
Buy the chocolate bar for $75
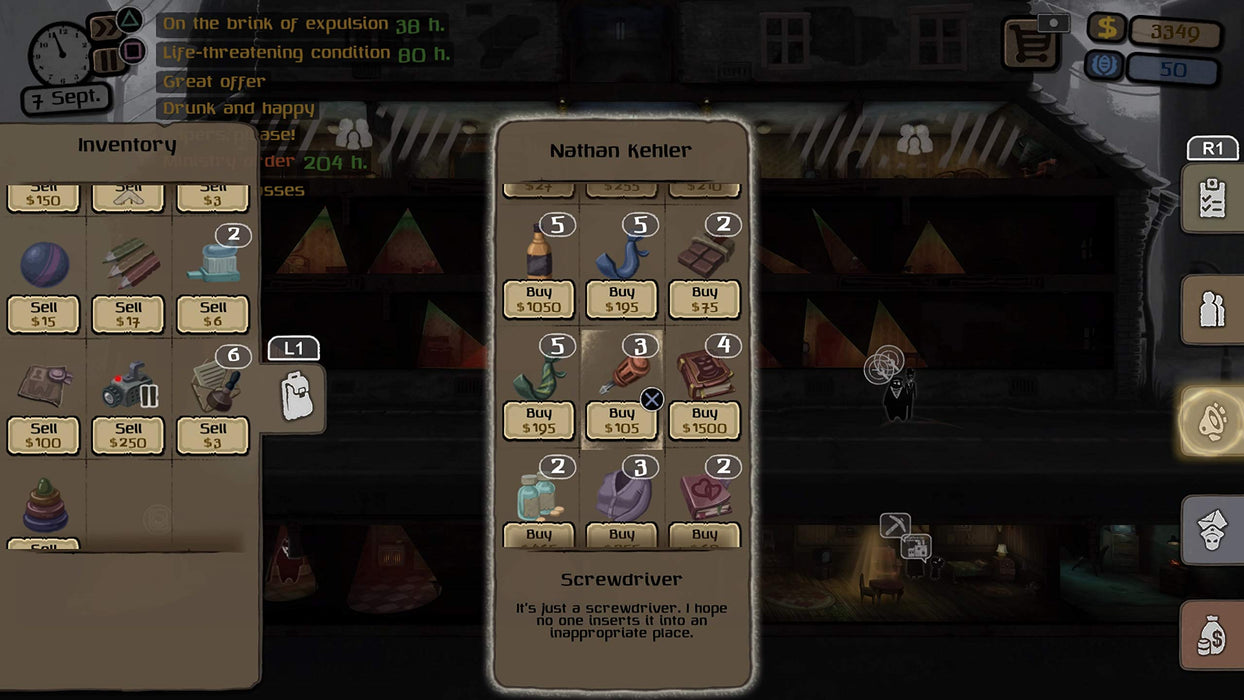704,299
